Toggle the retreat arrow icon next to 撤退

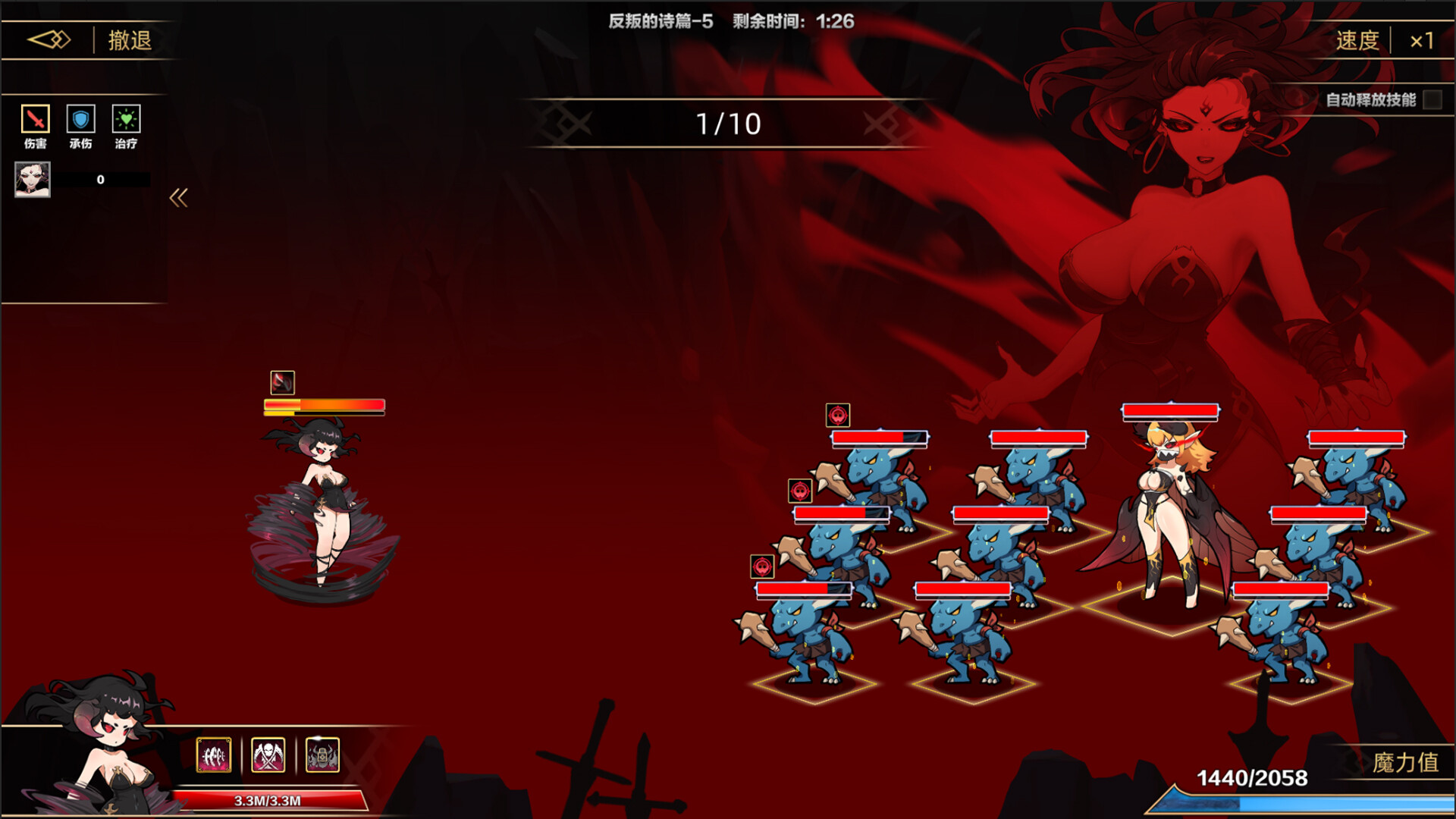click(x=50, y=39)
